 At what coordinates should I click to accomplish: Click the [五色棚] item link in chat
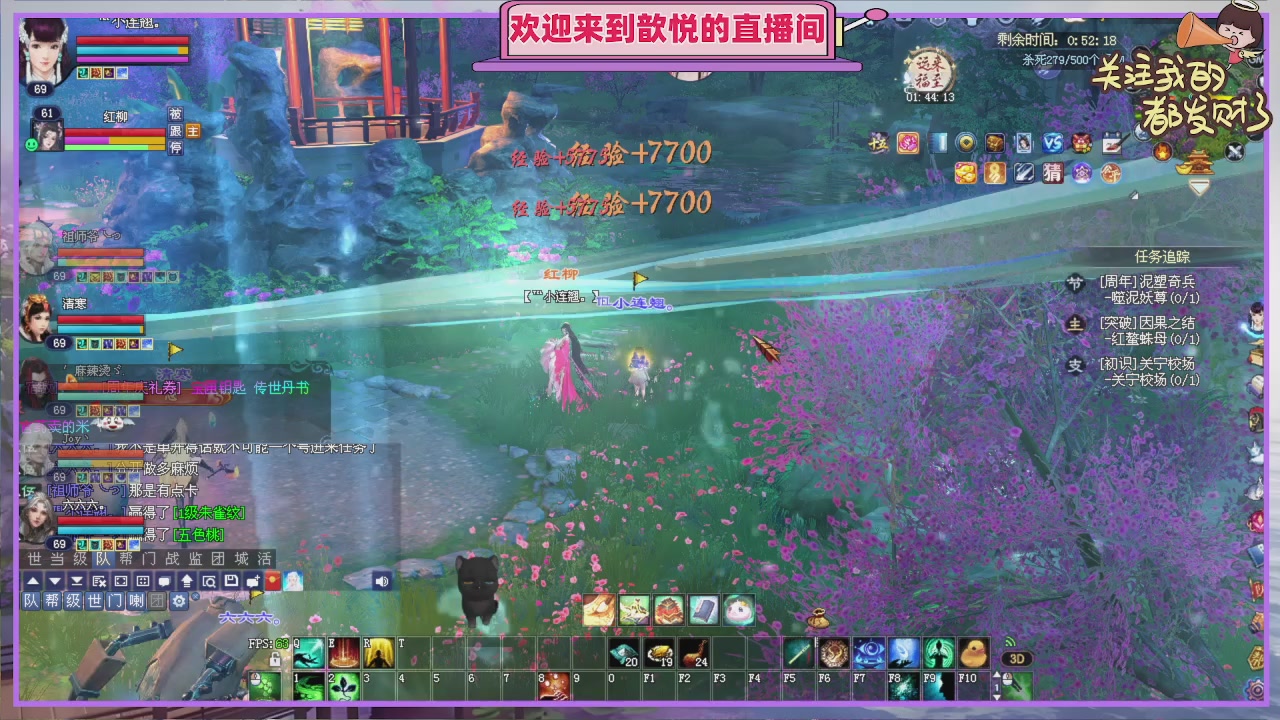198,536
